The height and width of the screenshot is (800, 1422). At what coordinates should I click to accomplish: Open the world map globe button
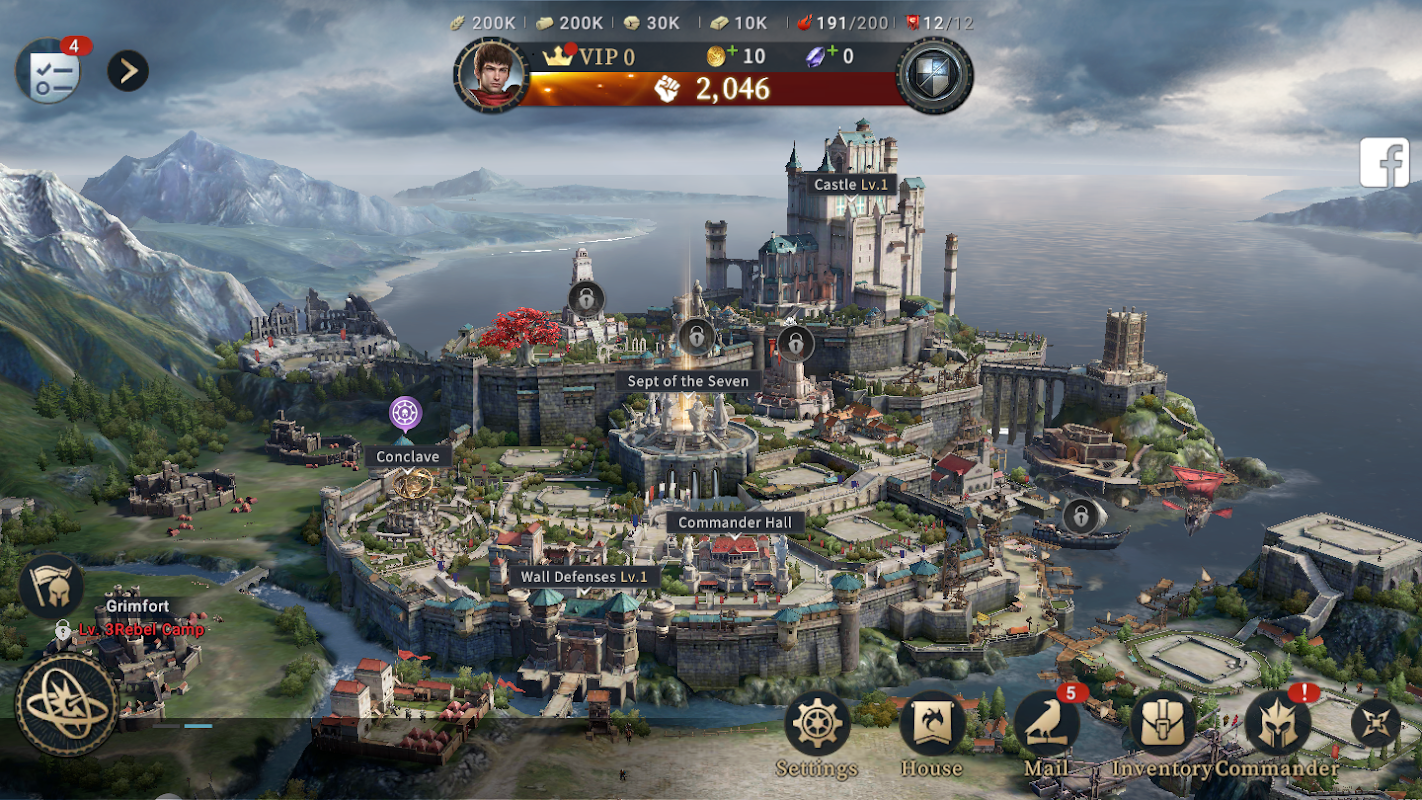point(66,704)
